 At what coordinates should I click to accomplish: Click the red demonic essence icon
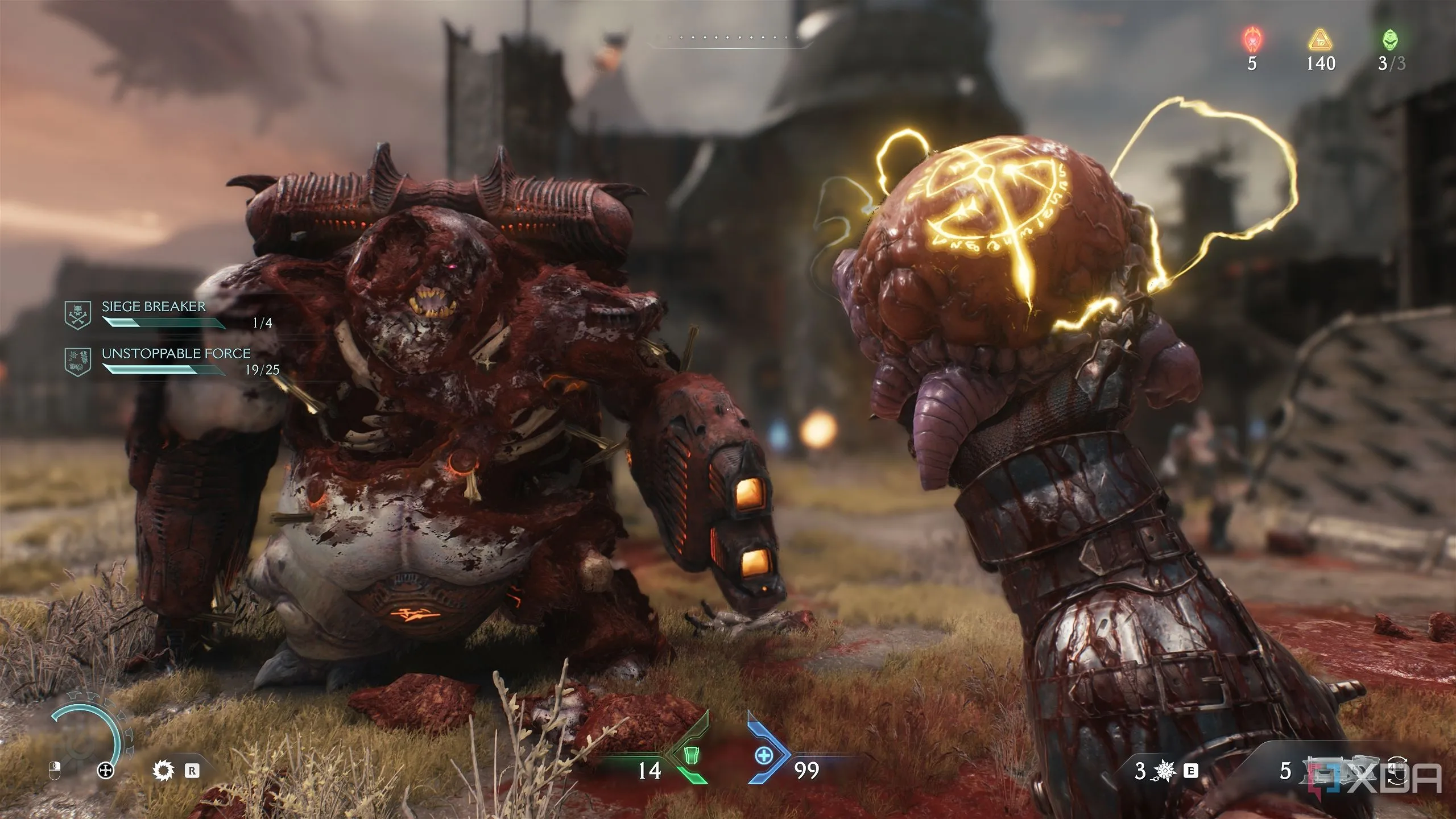[1252, 40]
